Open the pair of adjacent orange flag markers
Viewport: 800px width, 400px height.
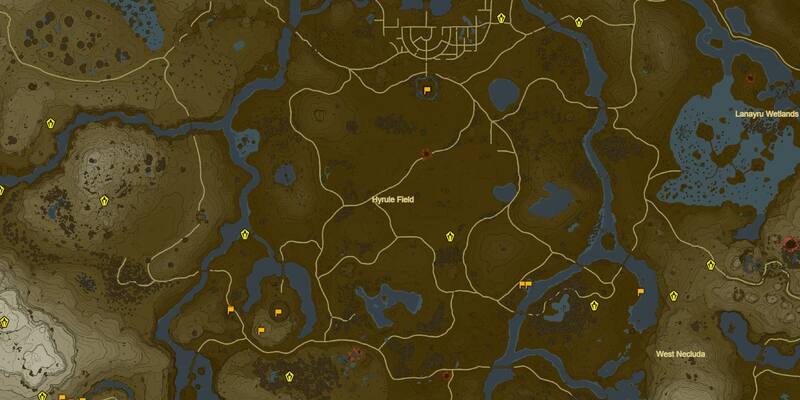point(525,285)
